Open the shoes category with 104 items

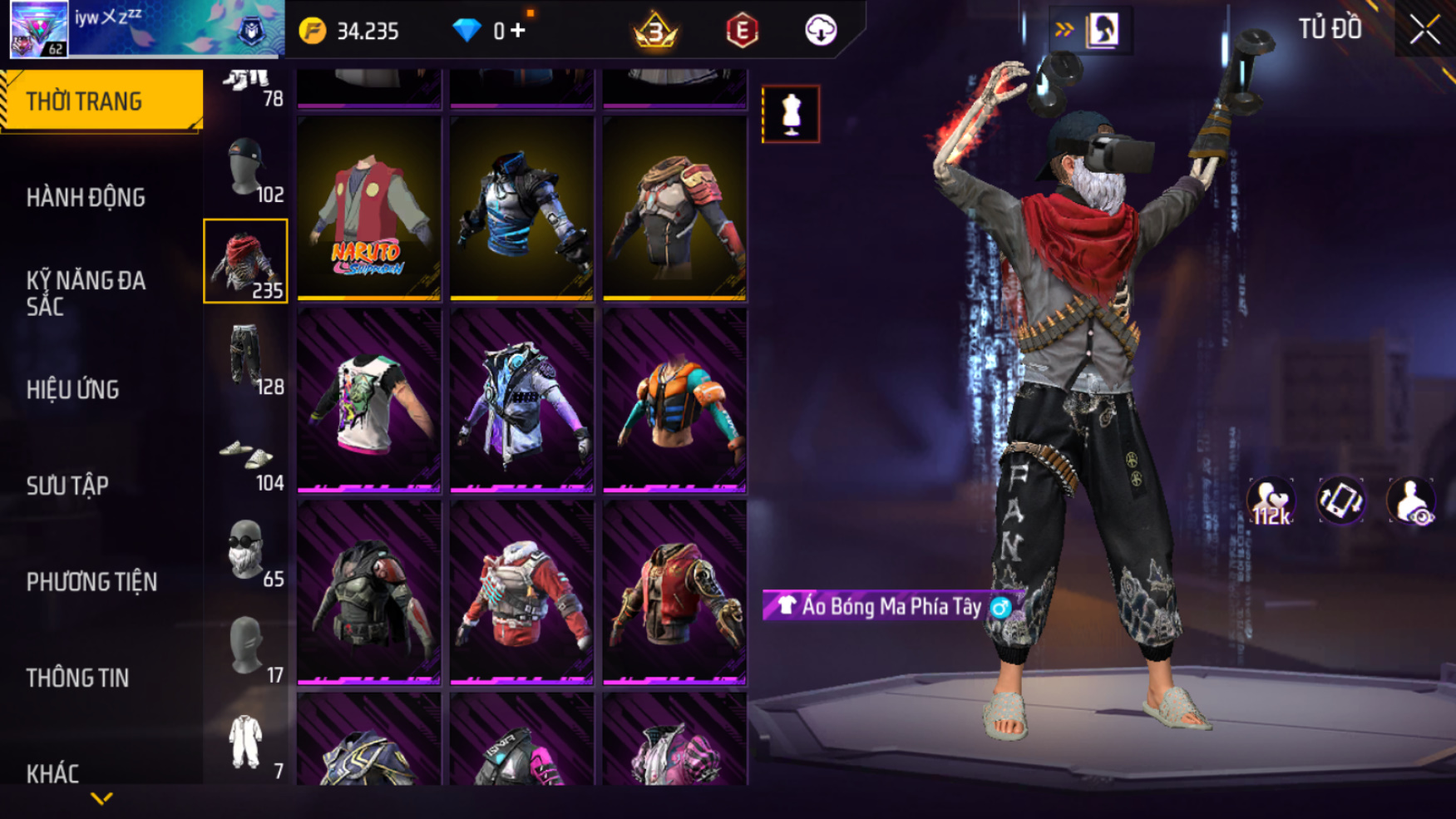pyautogui.click(x=246, y=460)
